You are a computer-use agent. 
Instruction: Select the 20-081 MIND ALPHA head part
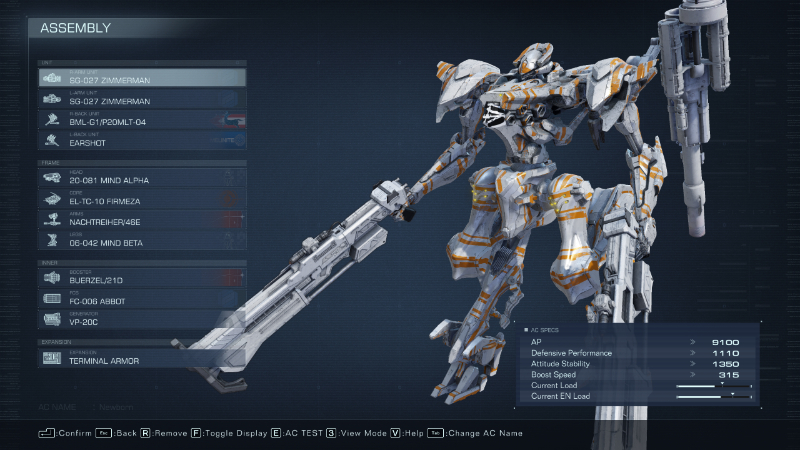(x=141, y=177)
